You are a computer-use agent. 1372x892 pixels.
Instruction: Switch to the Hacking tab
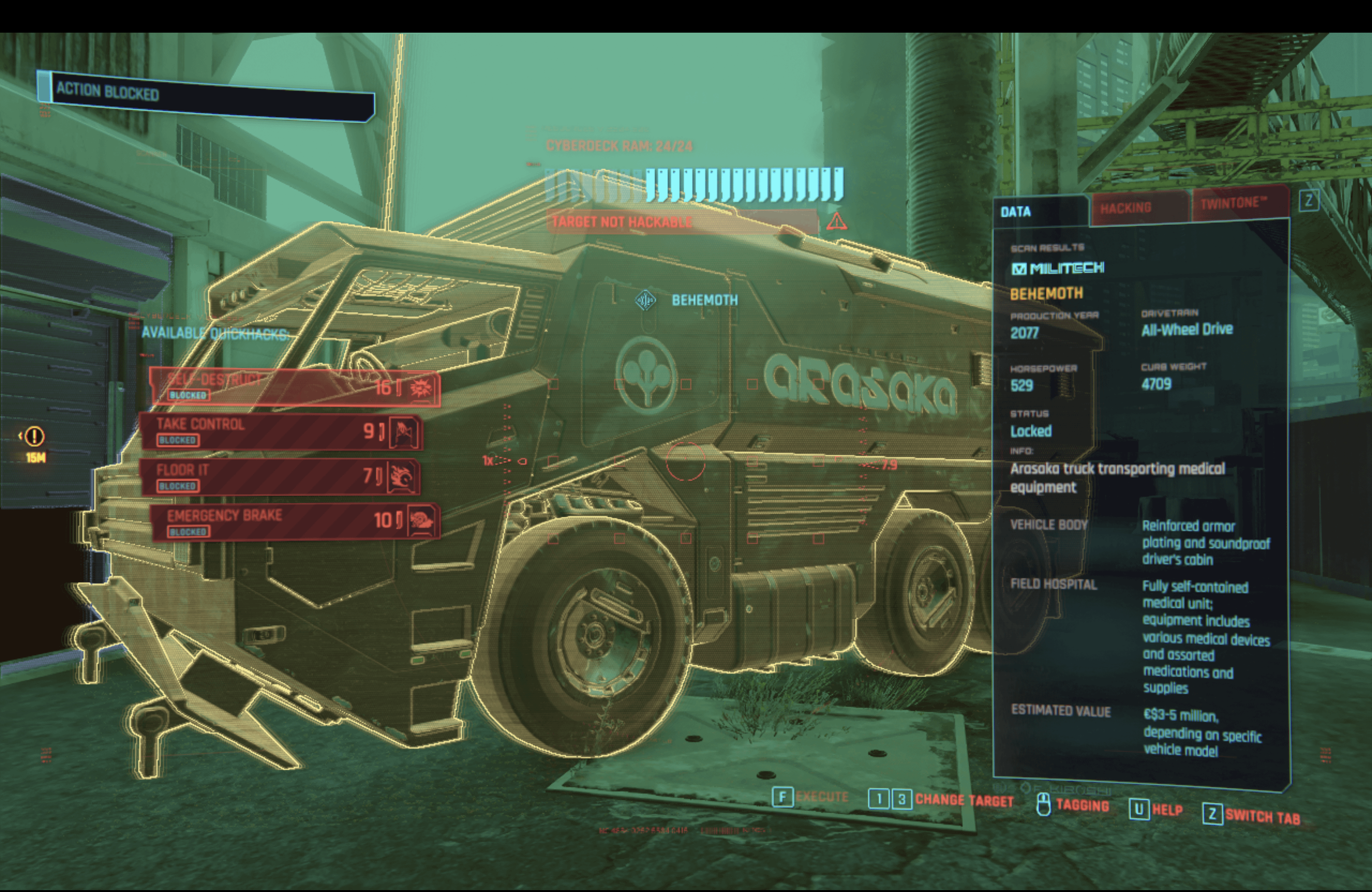1125,208
